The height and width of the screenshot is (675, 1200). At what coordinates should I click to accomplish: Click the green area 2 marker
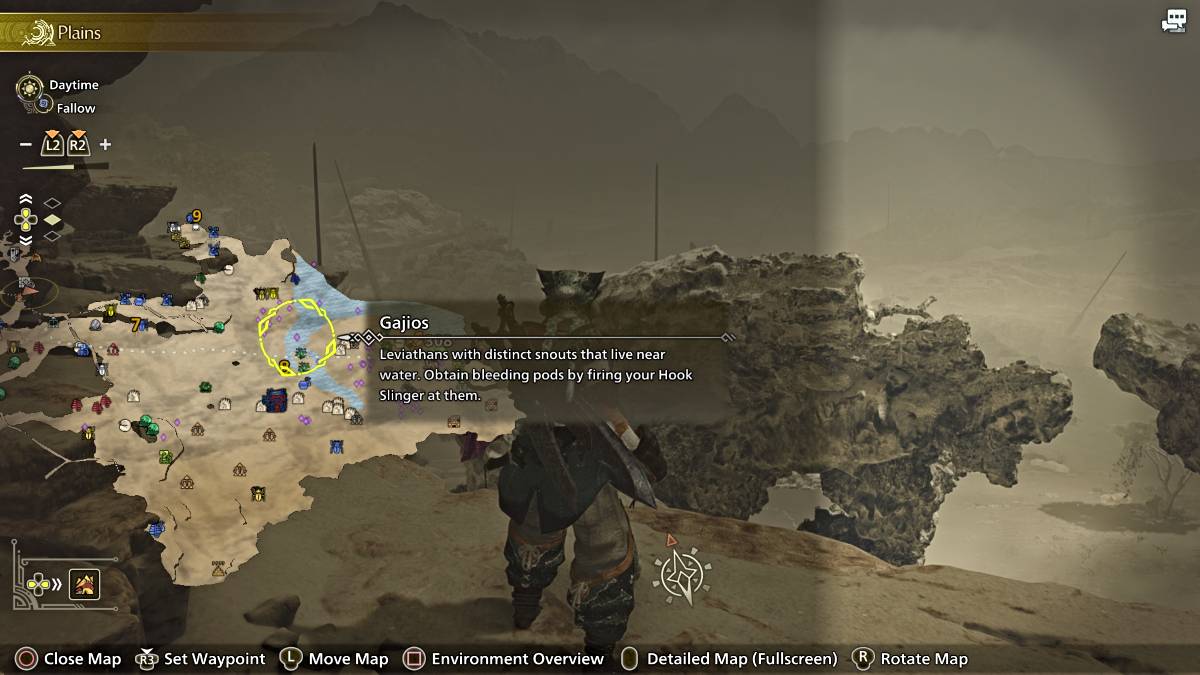click(165, 458)
